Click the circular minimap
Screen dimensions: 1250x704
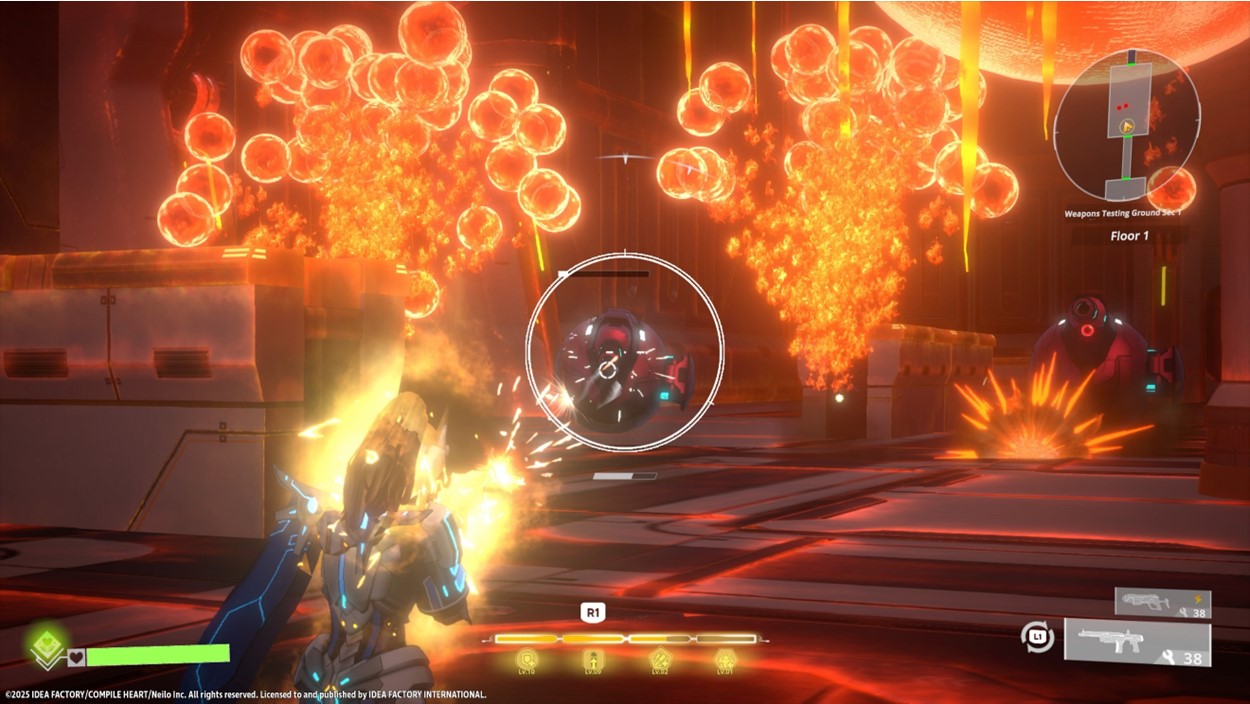pyautogui.click(x=1126, y=125)
